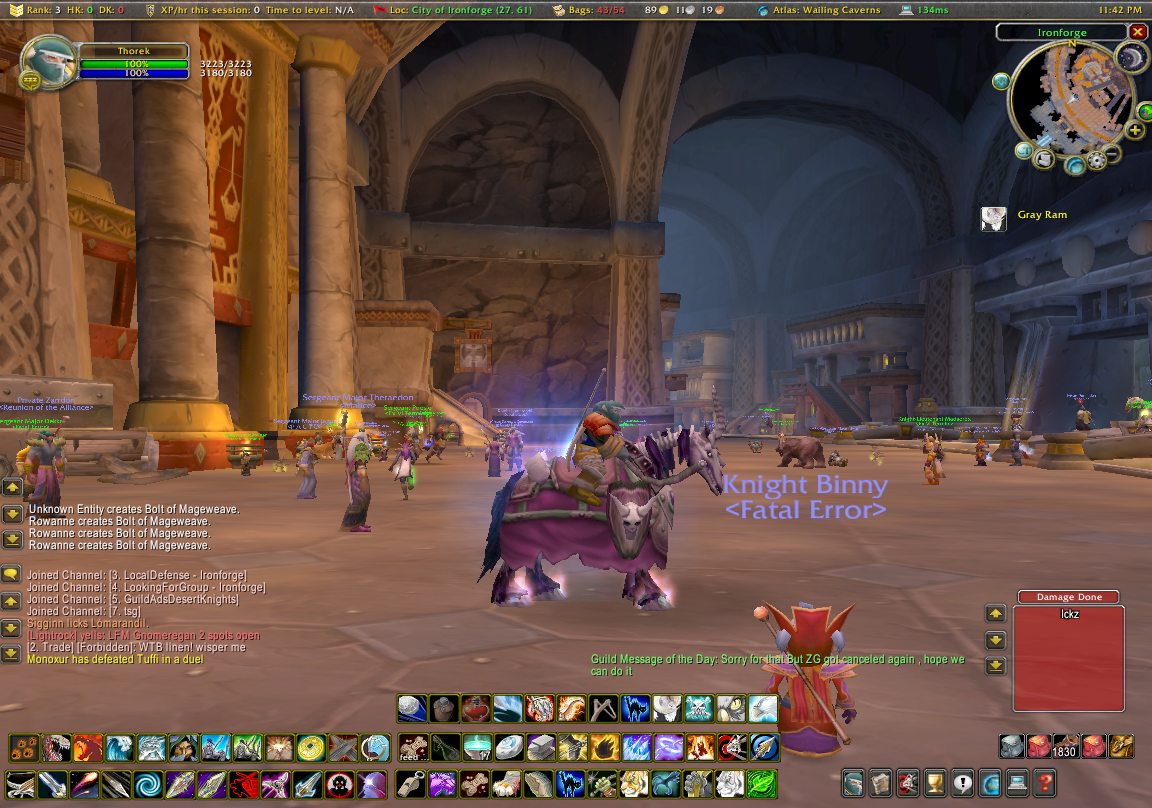Open the gear icon on the minimap
Viewport: 1152px width, 808px height.
pos(1097,159)
